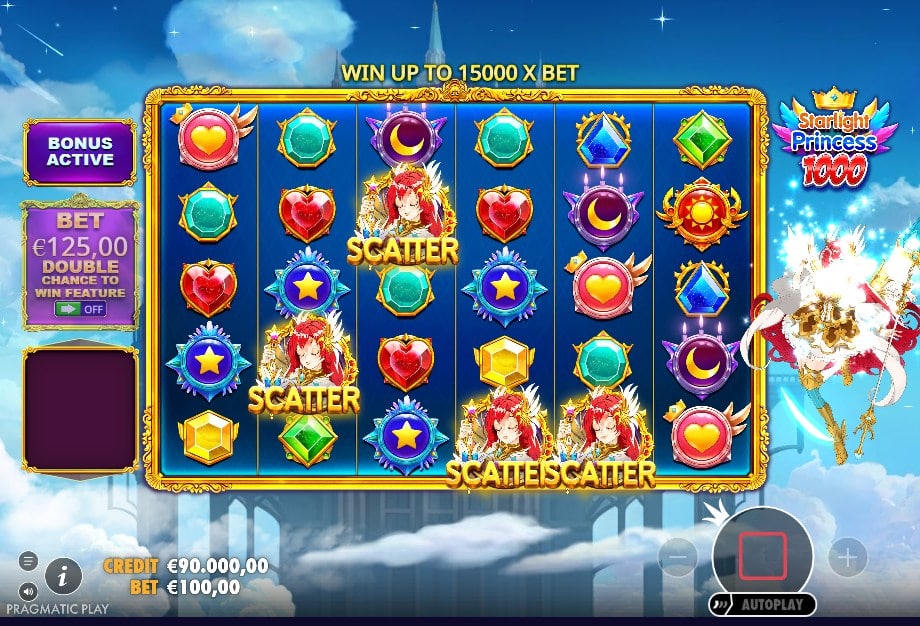Open the hamburger settings menu
The height and width of the screenshot is (626, 920).
pyautogui.click(x=28, y=561)
